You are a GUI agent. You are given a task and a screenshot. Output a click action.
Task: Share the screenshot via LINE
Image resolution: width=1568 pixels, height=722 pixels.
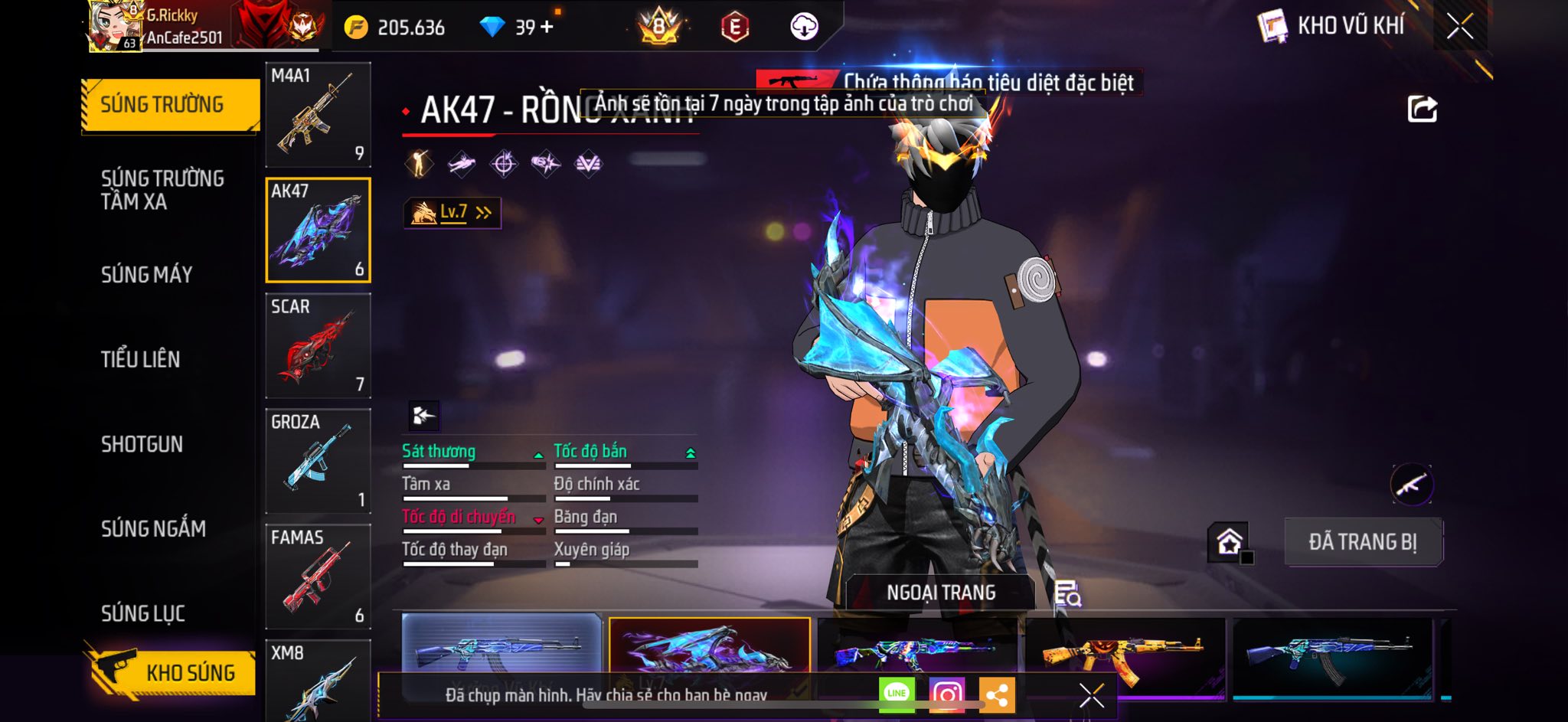click(x=897, y=694)
